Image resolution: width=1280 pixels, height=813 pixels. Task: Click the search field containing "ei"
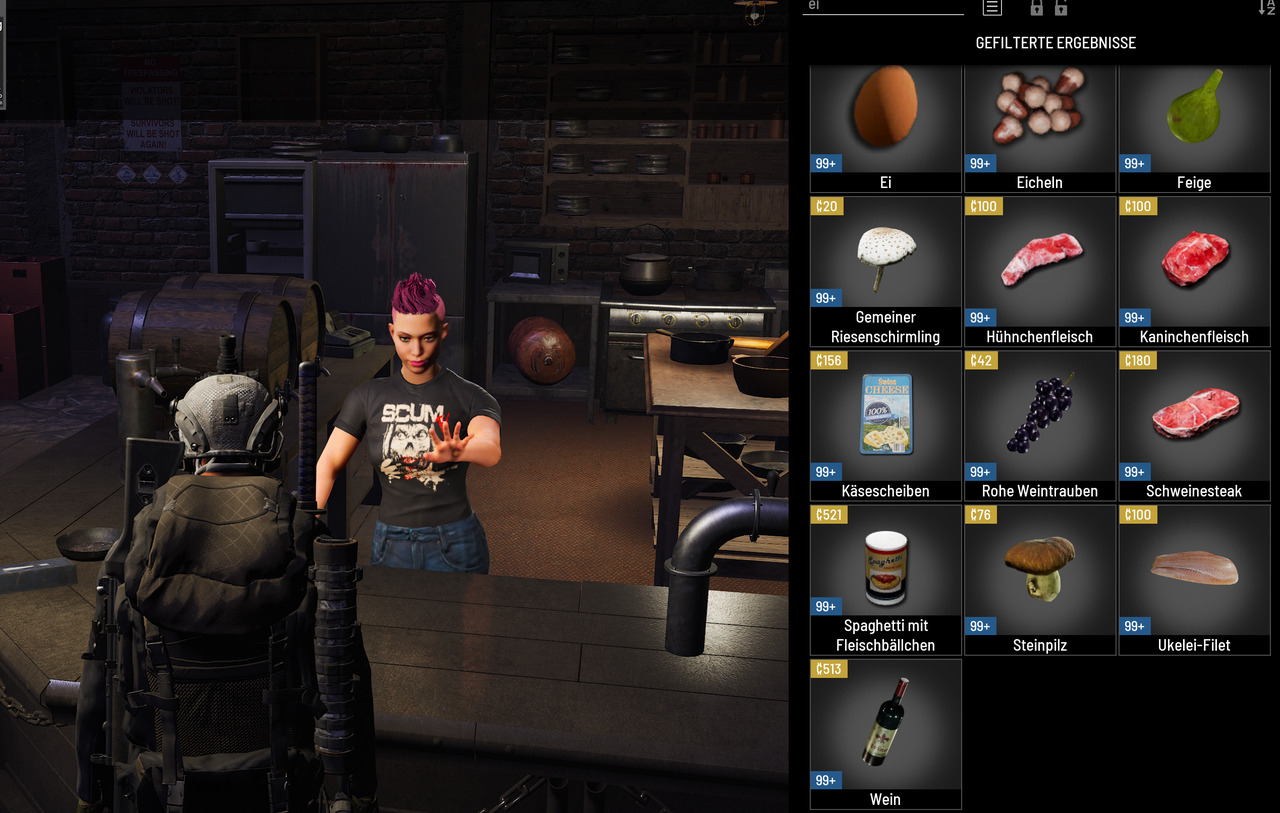tap(882, 6)
